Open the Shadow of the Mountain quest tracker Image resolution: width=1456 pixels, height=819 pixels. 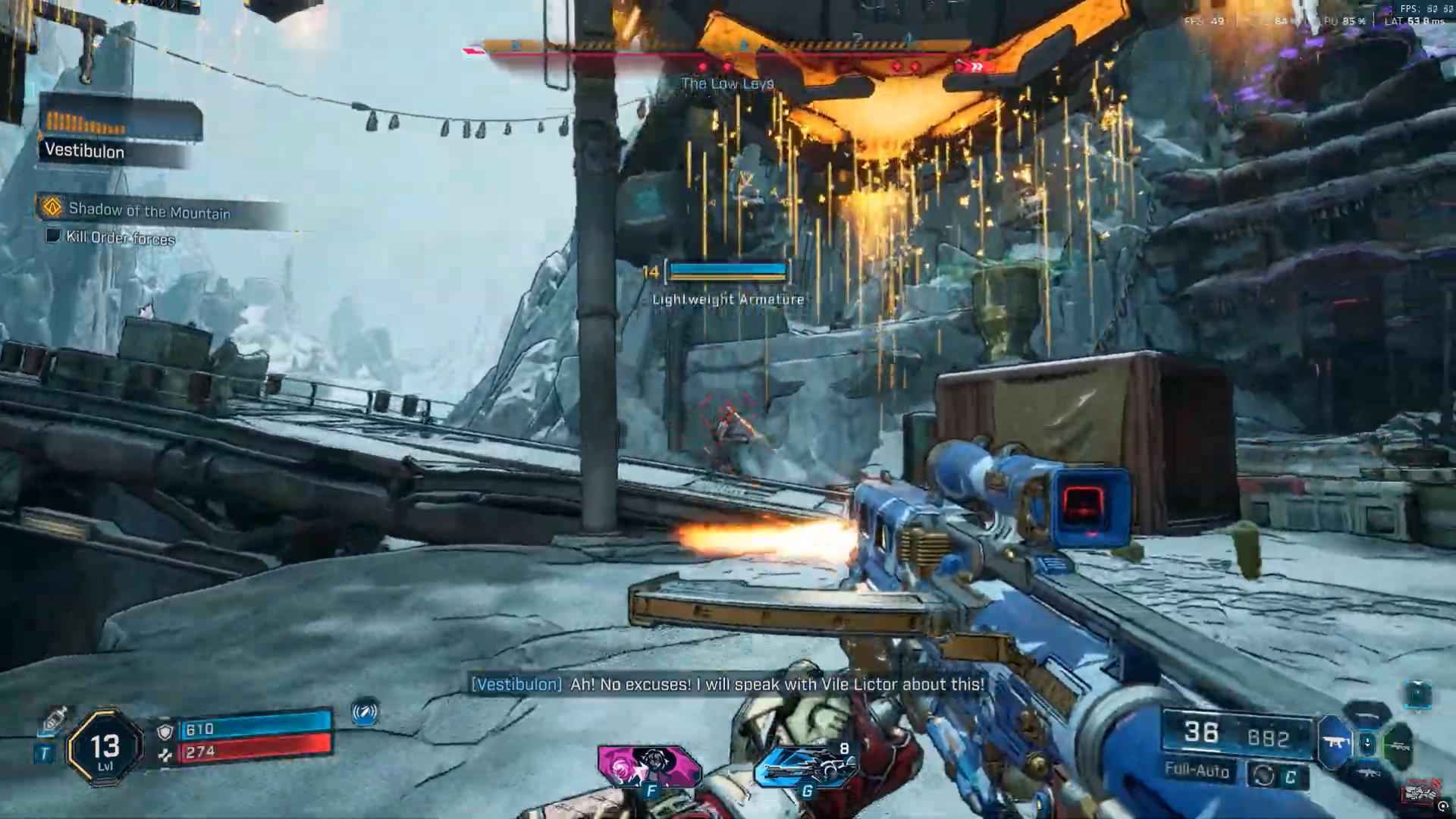point(149,211)
